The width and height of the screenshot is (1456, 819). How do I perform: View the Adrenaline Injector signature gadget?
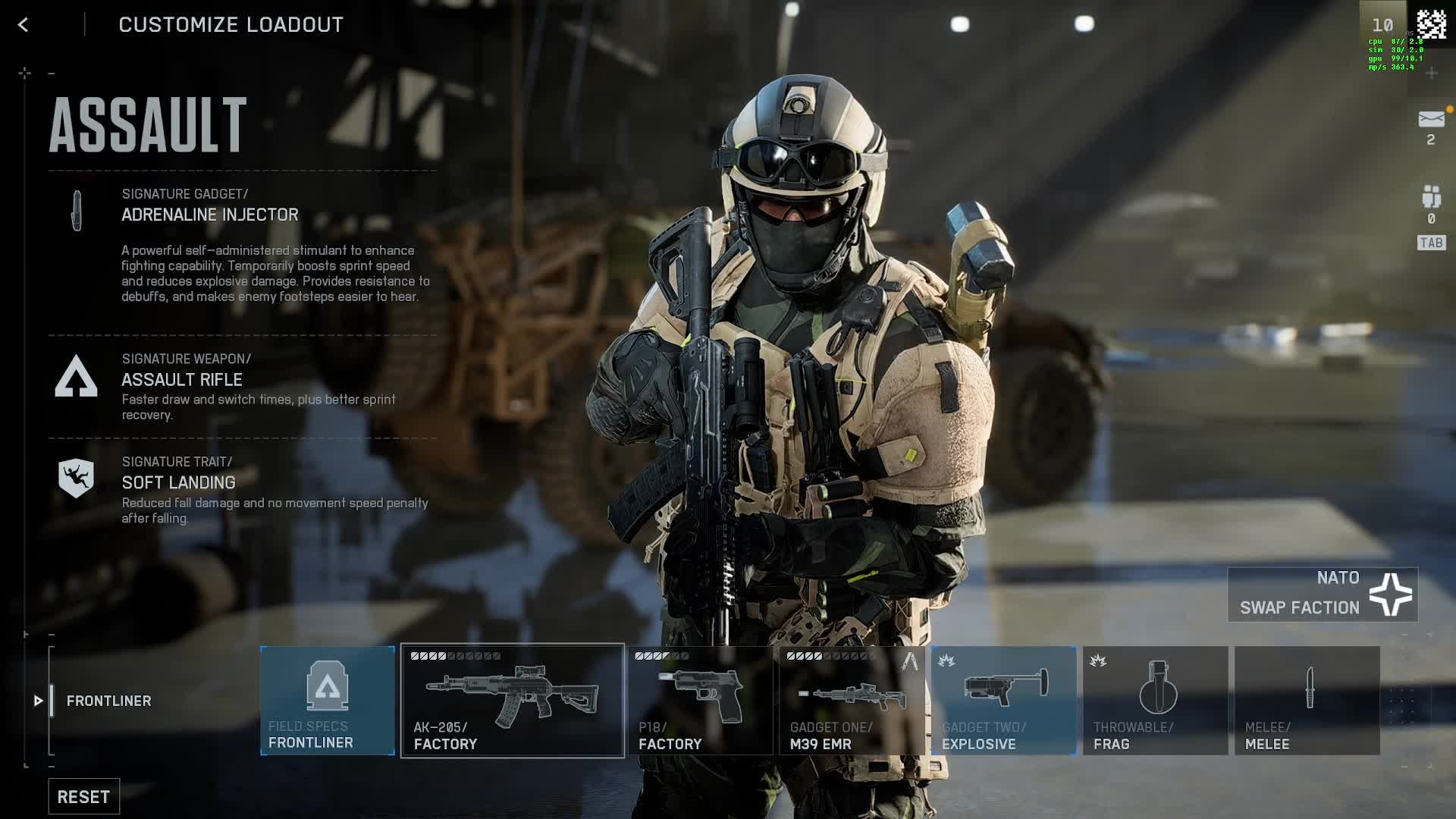click(210, 215)
